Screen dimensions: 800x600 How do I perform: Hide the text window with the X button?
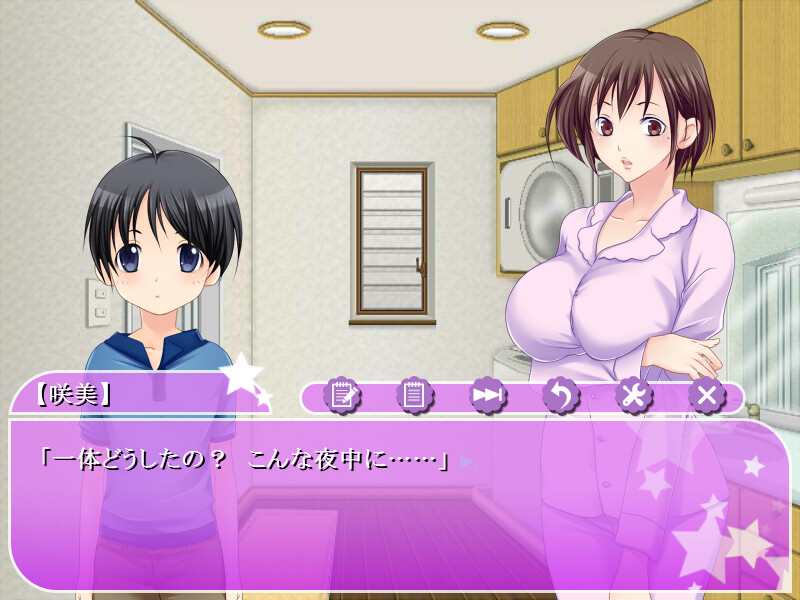pyautogui.click(x=706, y=396)
